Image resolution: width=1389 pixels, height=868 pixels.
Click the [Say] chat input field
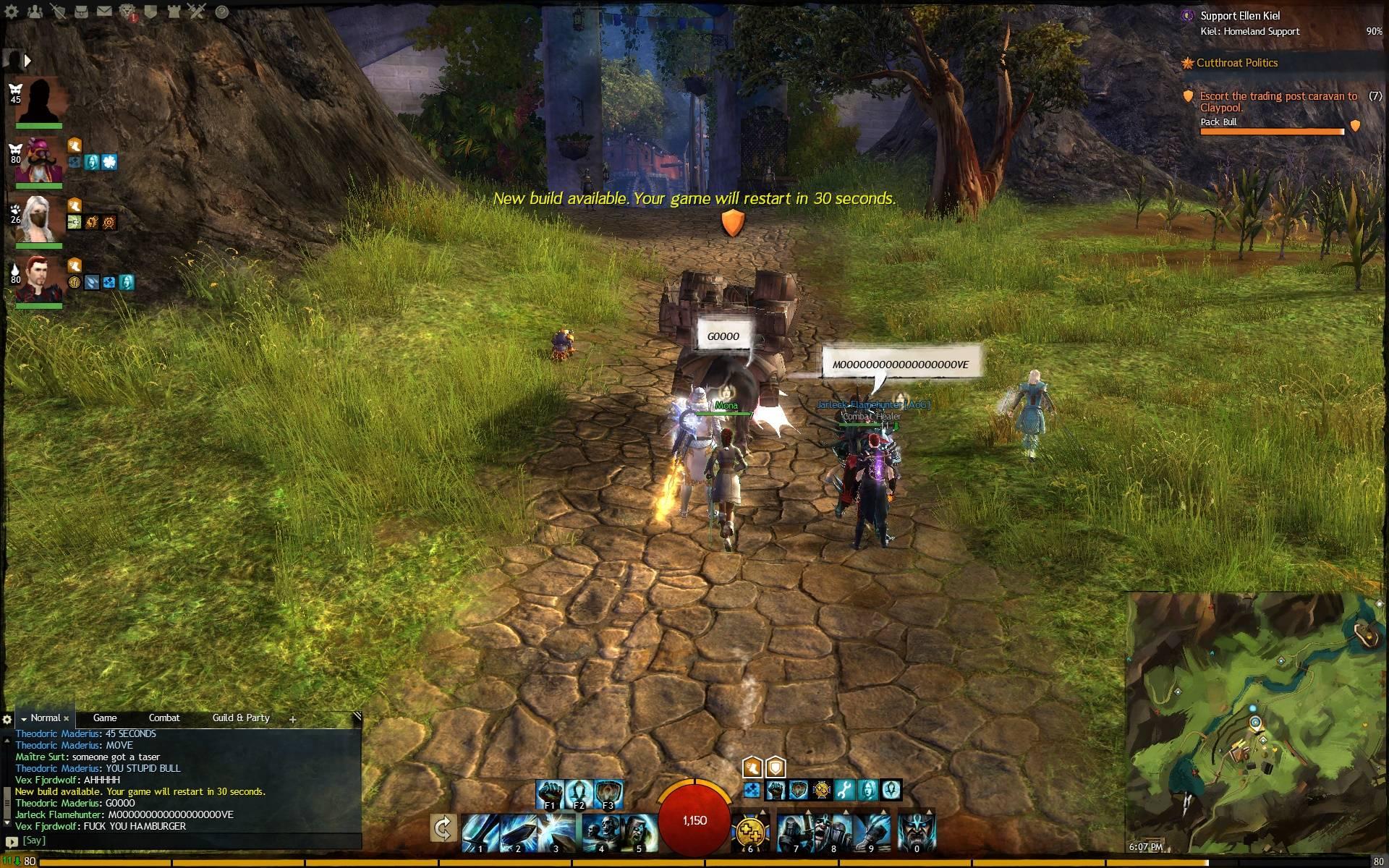[181, 841]
